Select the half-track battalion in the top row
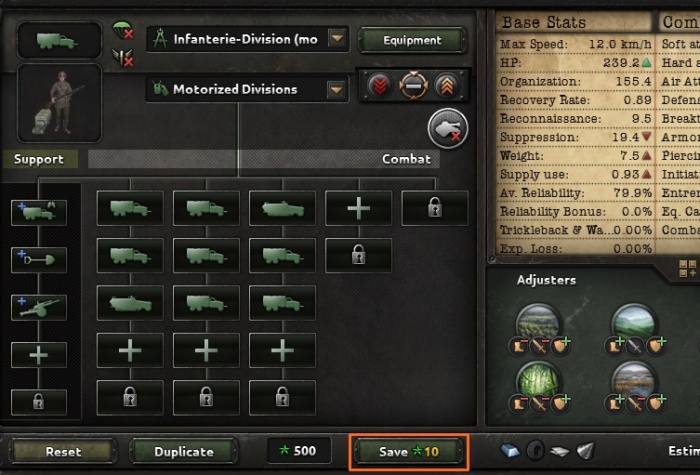Image resolution: width=700 pixels, height=475 pixels. (282, 208)
